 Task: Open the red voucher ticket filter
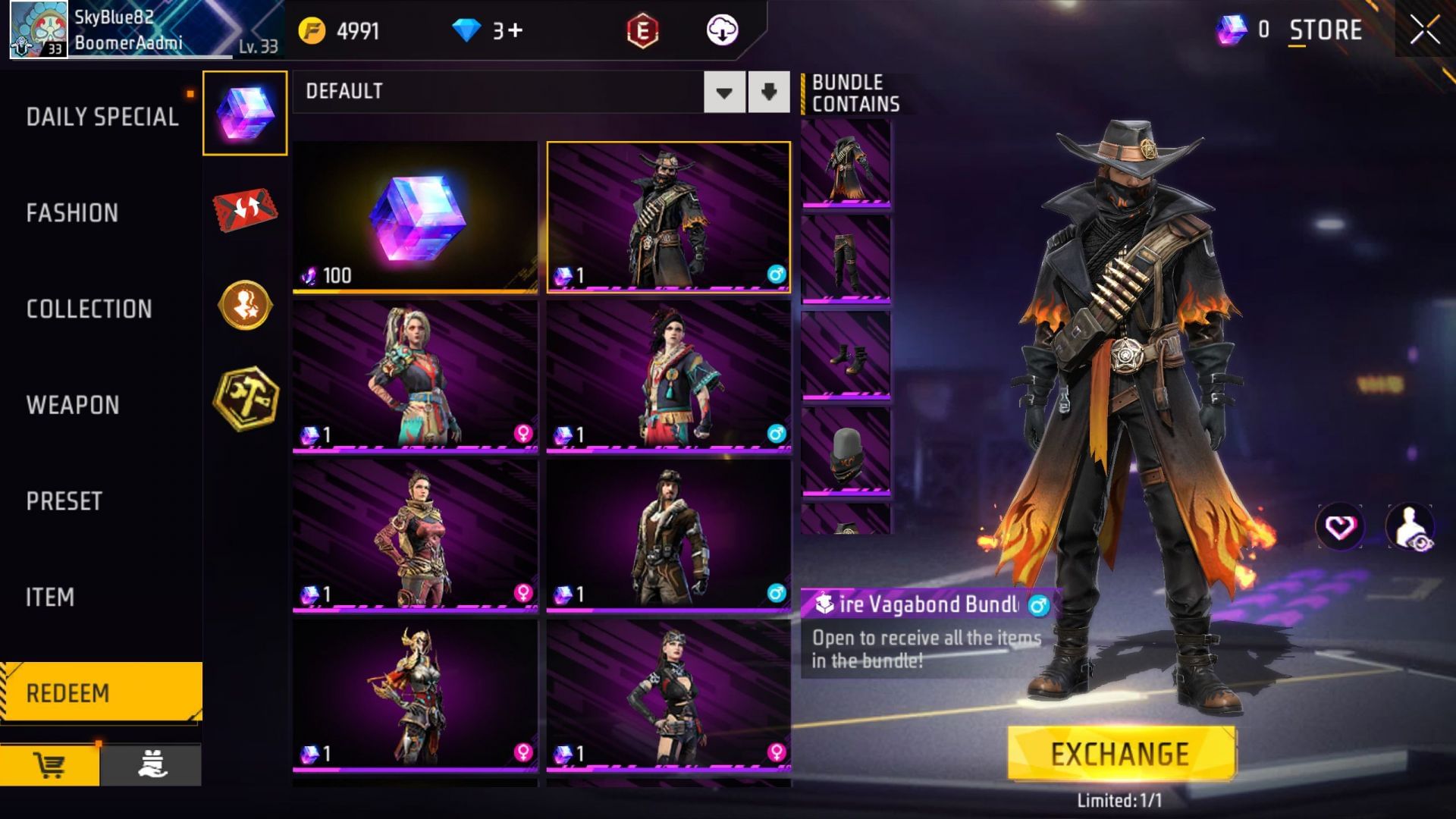tap(244, 211)
